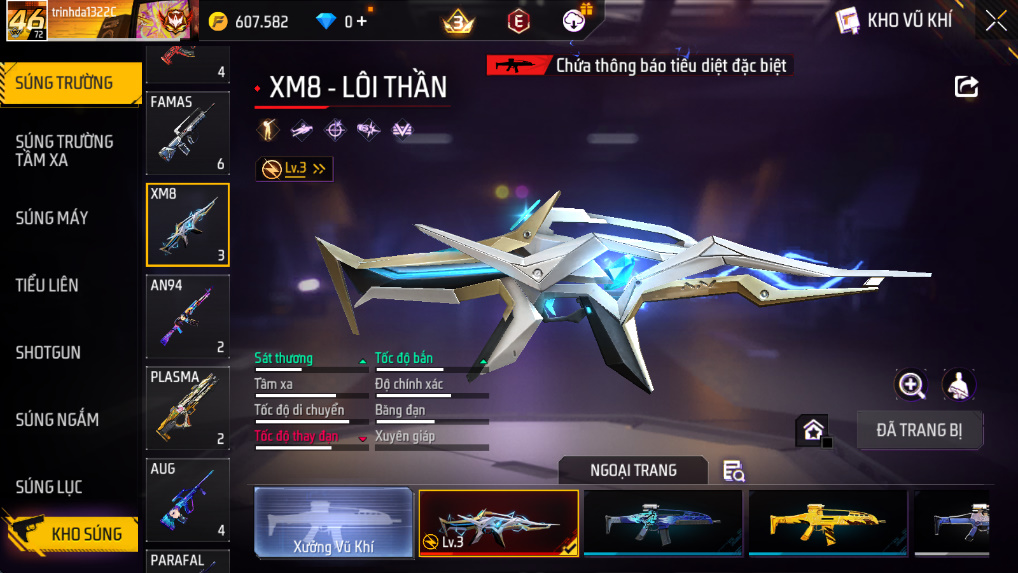1018x573 pixels.
Task: Open the Shotgun category
Action: coord(48,352)
